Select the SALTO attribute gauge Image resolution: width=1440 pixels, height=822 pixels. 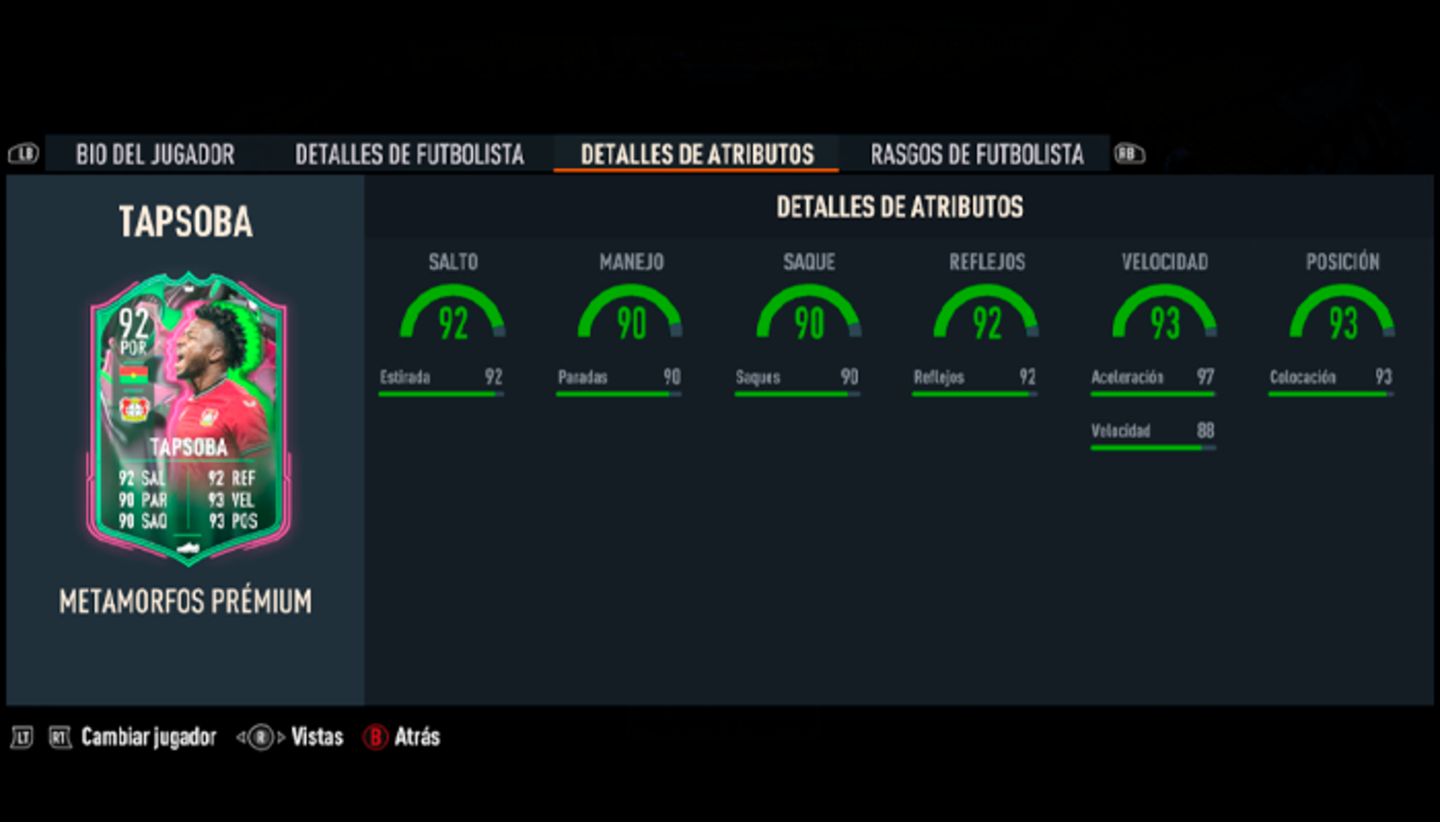point(453,315)
